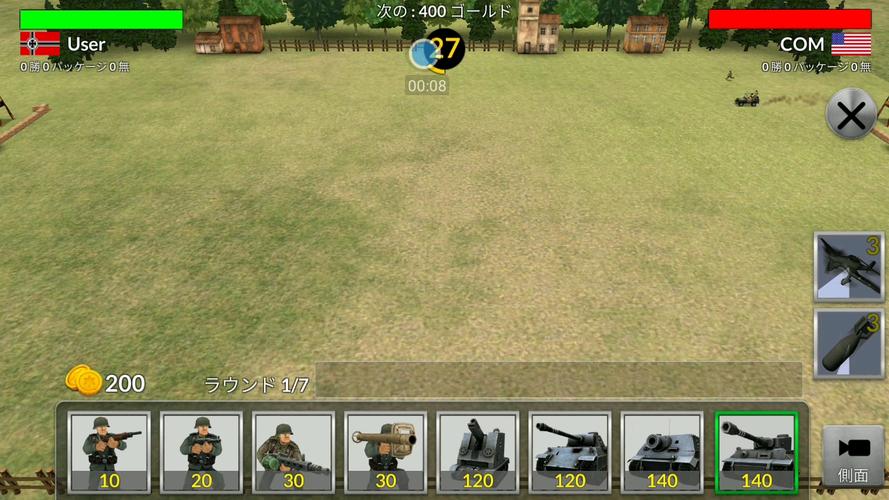
Task: Activate the bomb drop ability
Action: [x=849, y=344]
